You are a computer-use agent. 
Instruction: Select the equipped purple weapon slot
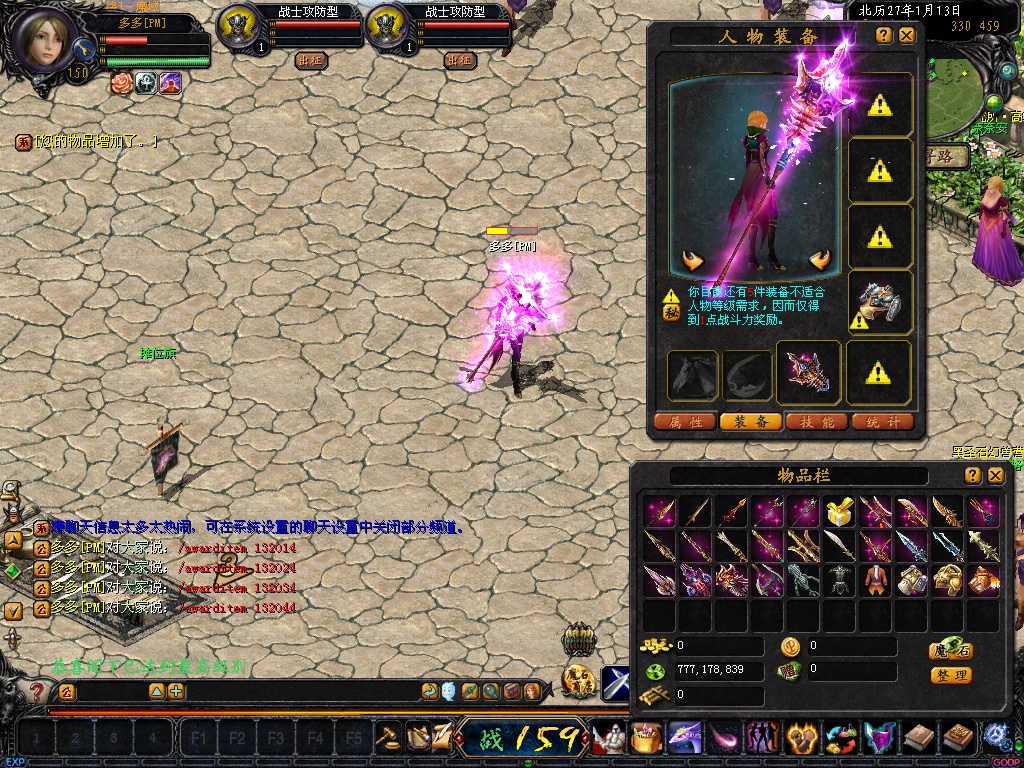click(x=810, y=371)
